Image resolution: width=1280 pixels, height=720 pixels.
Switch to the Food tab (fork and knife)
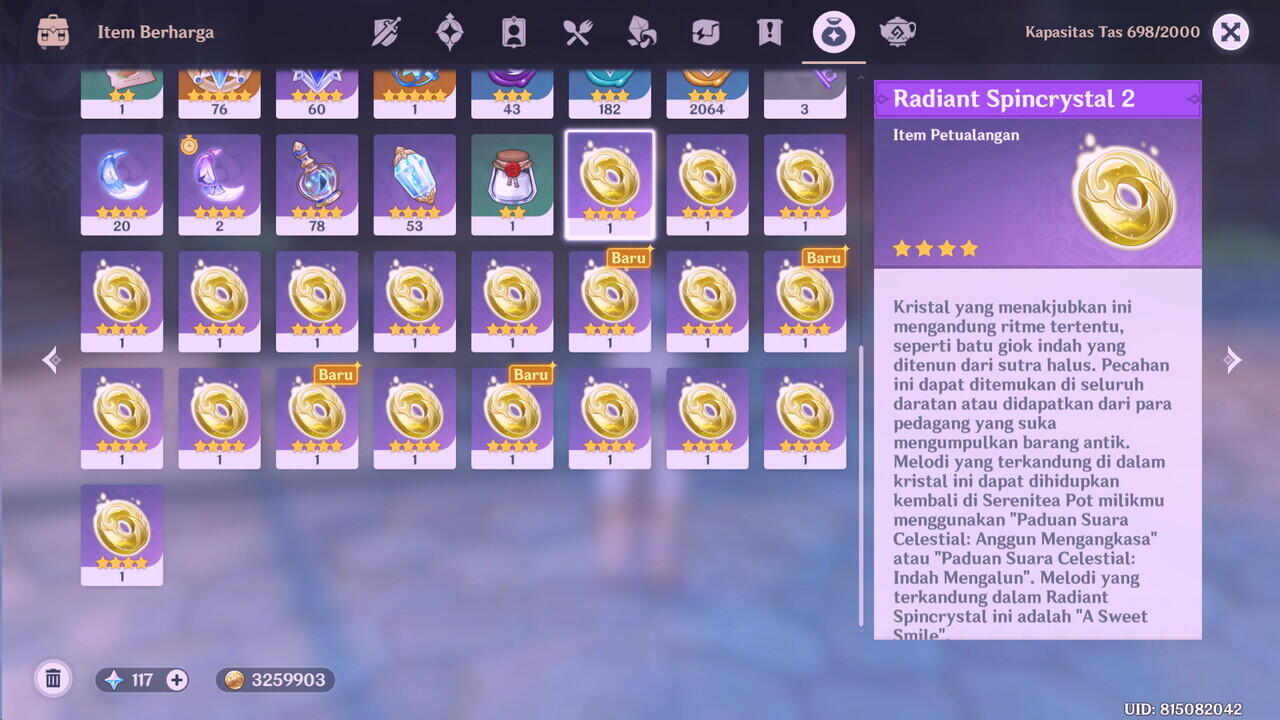point(577,32)
